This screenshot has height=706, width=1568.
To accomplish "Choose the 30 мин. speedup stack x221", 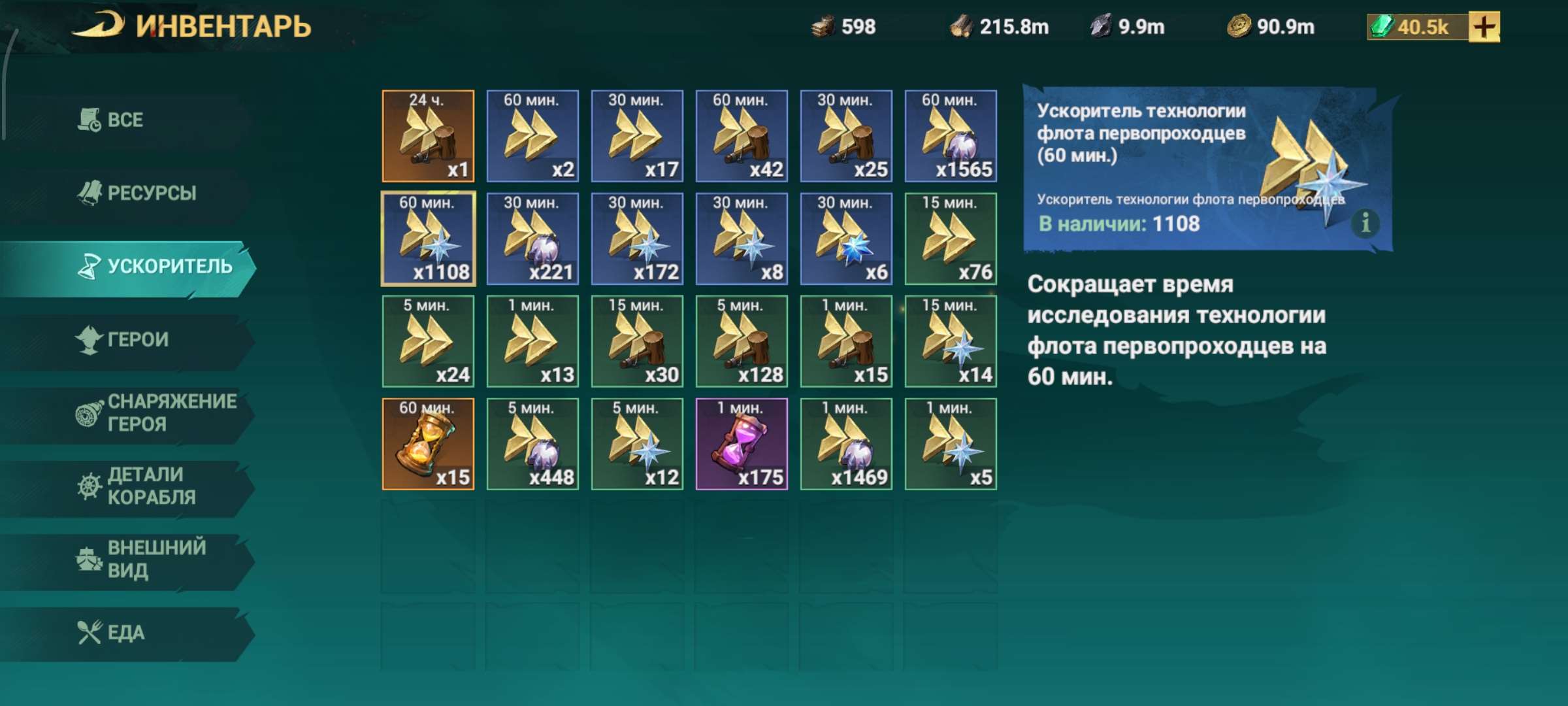I will [x=532, y=239].
